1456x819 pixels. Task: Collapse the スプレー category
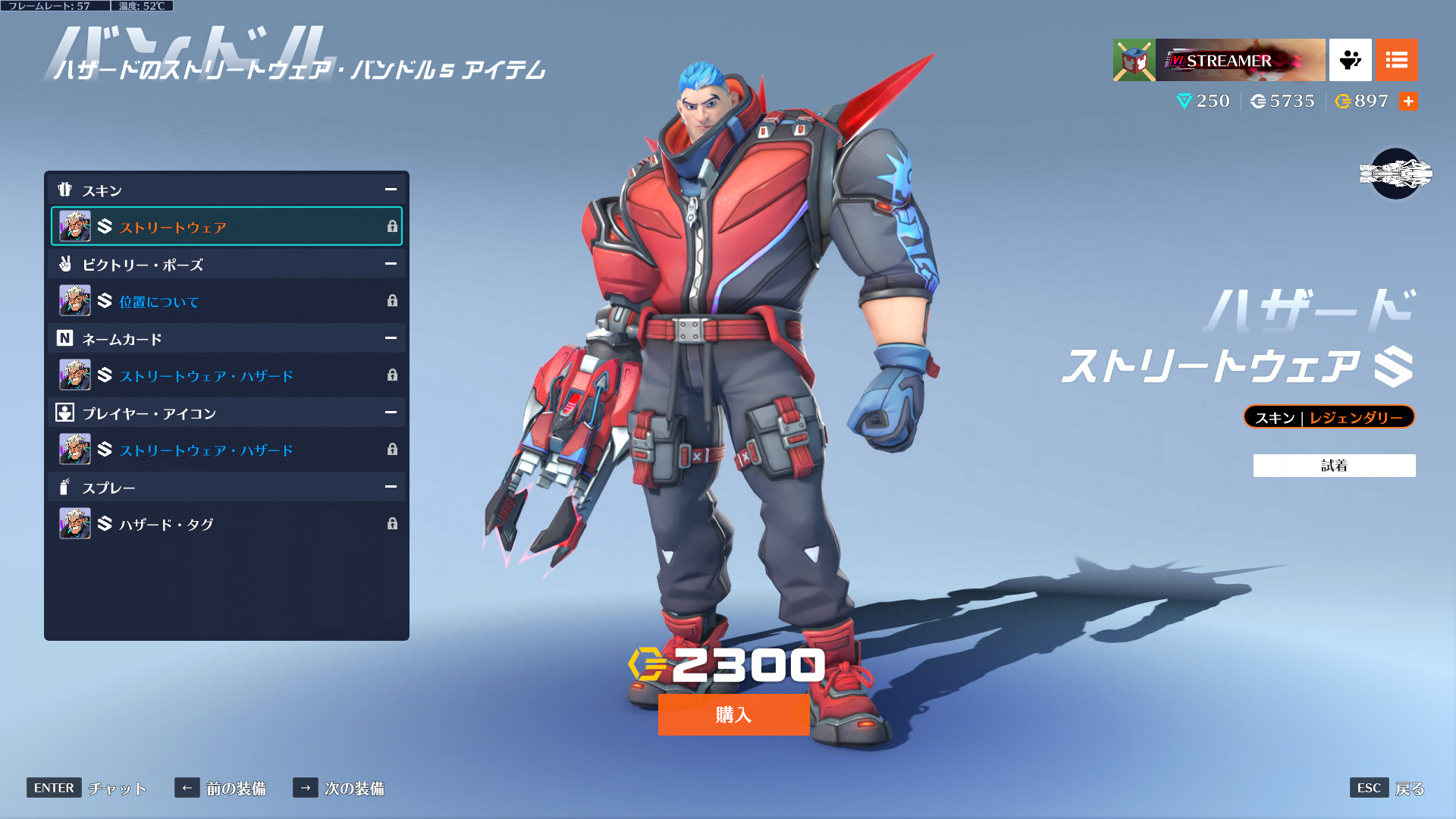click(391, 487)
